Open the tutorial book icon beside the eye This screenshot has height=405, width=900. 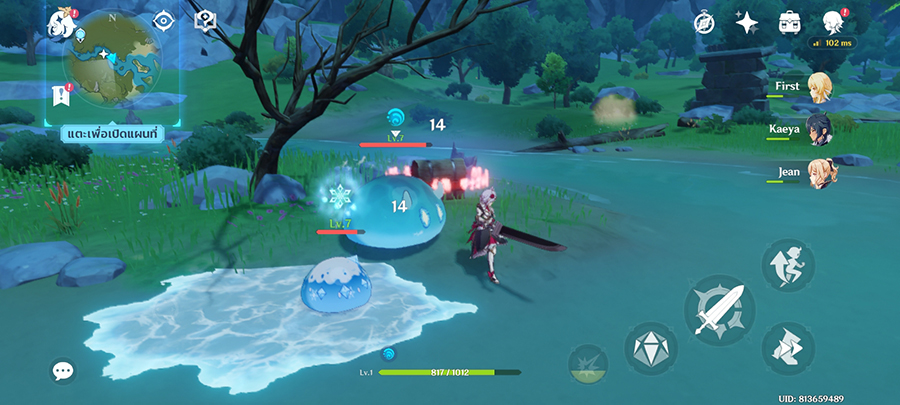(204, 21)
